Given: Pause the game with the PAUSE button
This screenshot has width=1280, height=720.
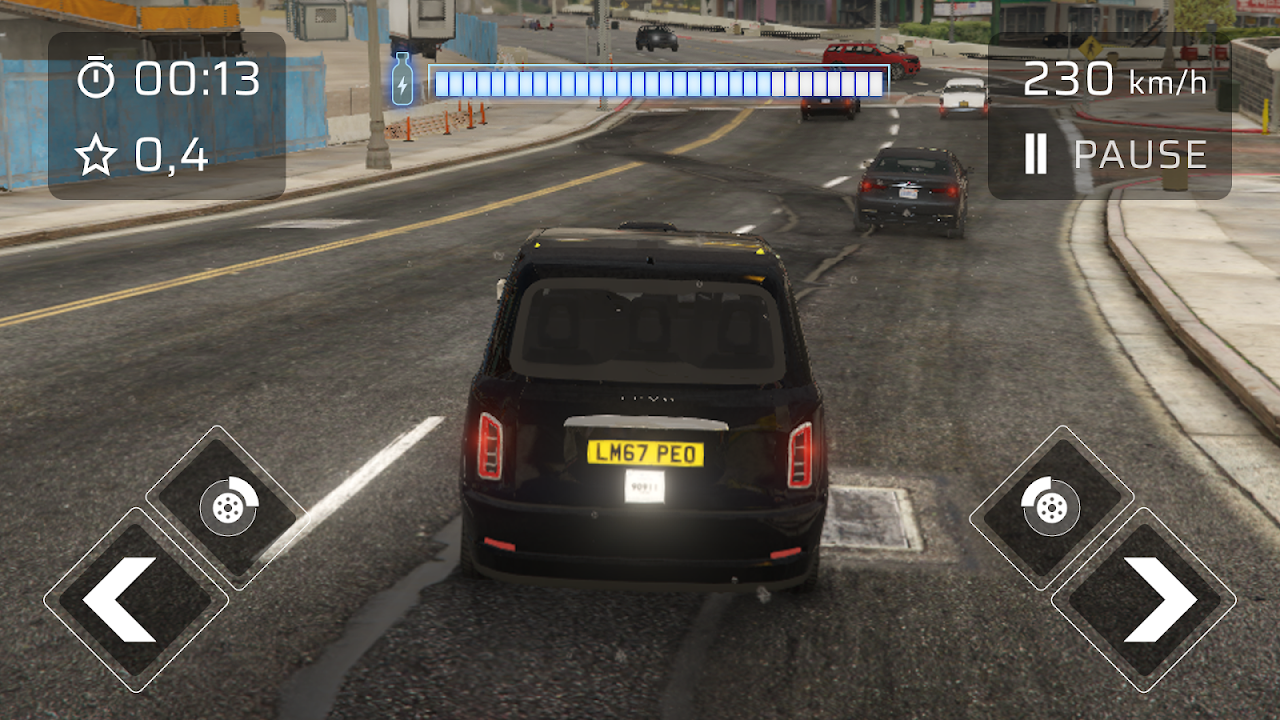Looking at the screenshot, I should coord(1114,155).
